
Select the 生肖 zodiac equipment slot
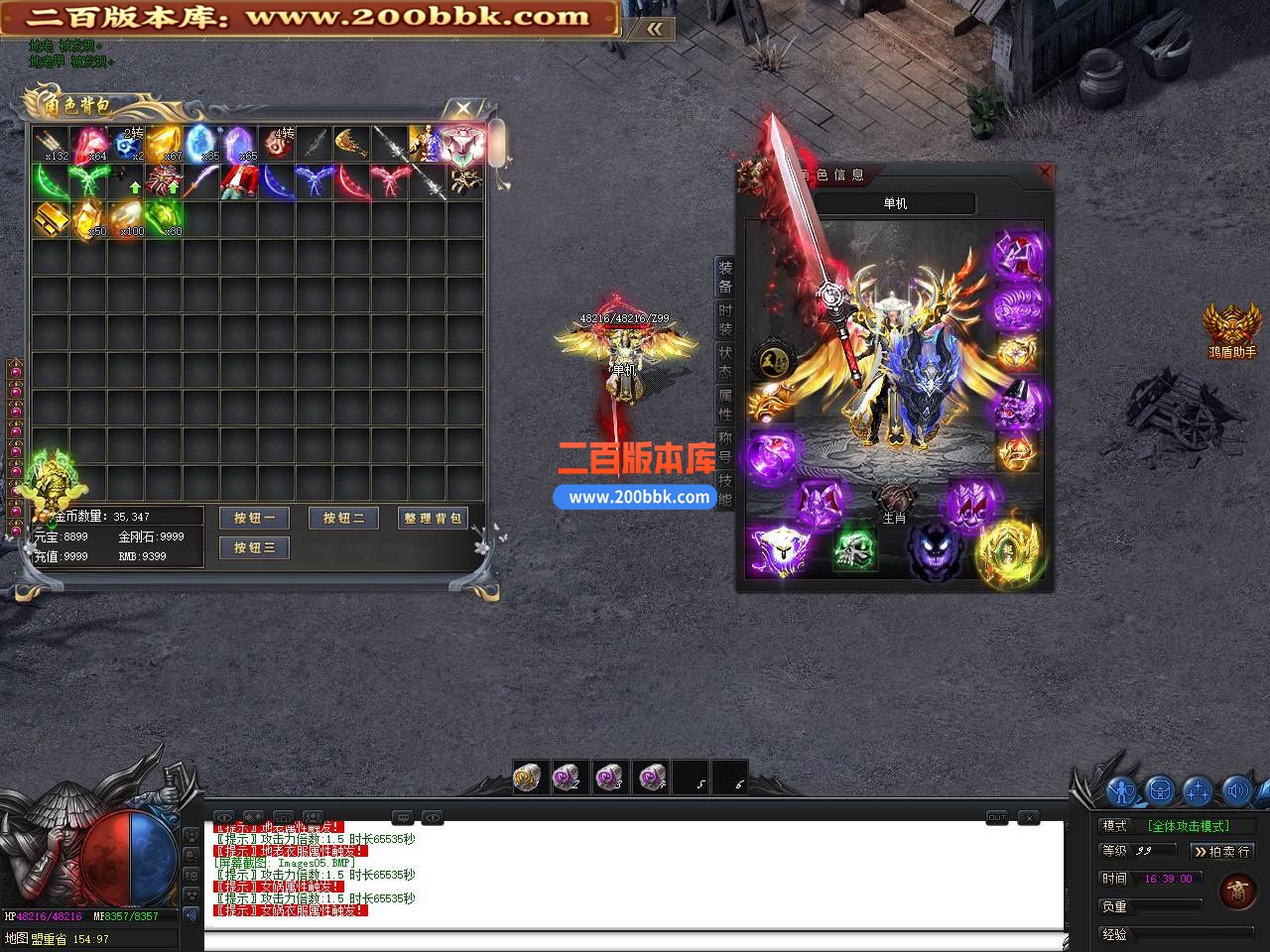(894, 502)
